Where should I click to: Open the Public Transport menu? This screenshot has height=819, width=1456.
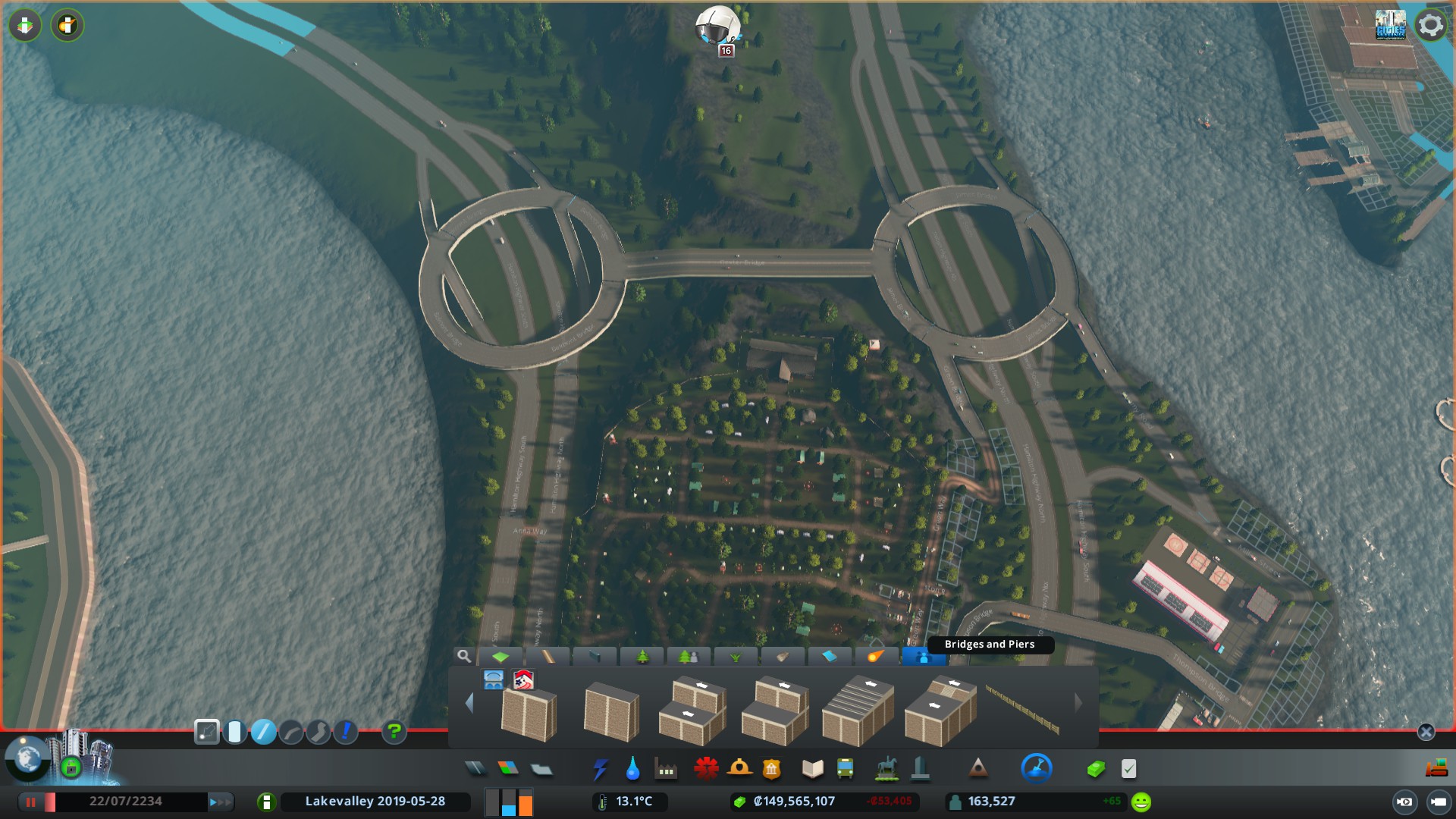pos(846,769)
